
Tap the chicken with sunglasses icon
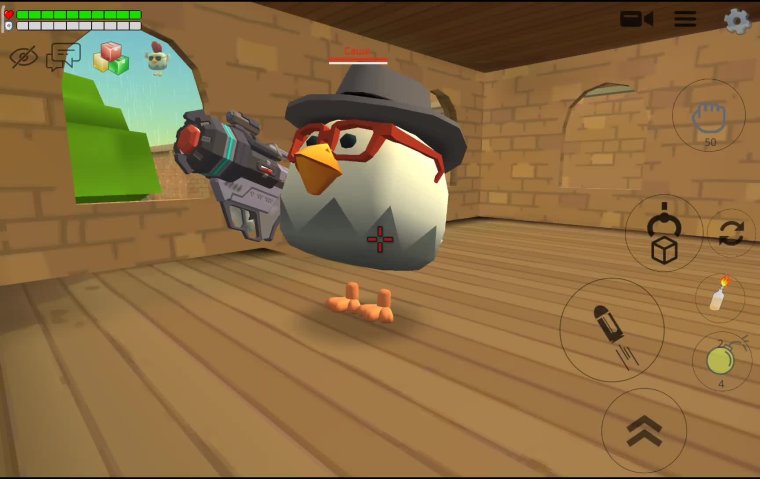click(x=156, y=58)
